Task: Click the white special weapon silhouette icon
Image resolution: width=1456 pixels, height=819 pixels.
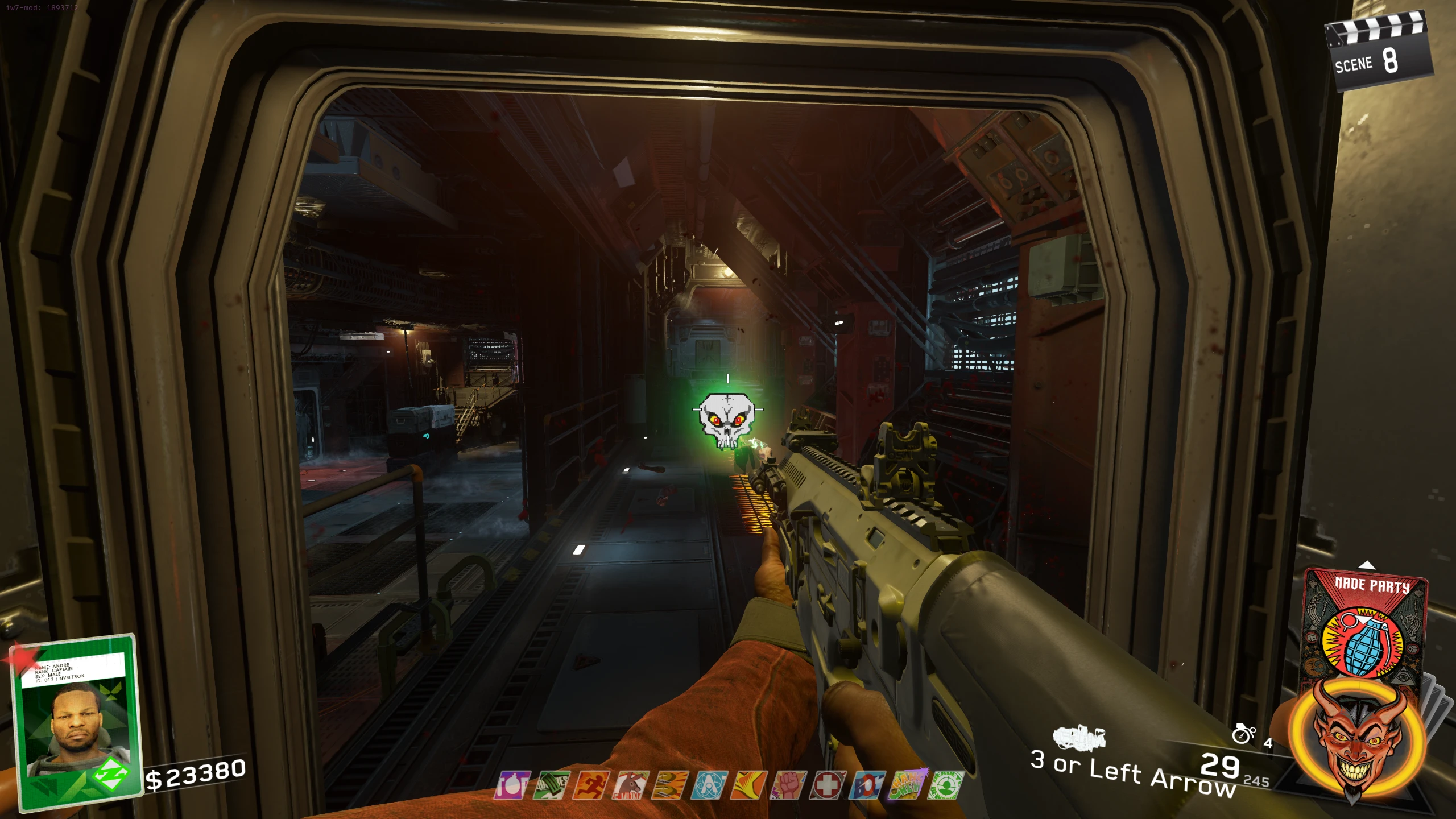Action: (x=1078, y=737)
